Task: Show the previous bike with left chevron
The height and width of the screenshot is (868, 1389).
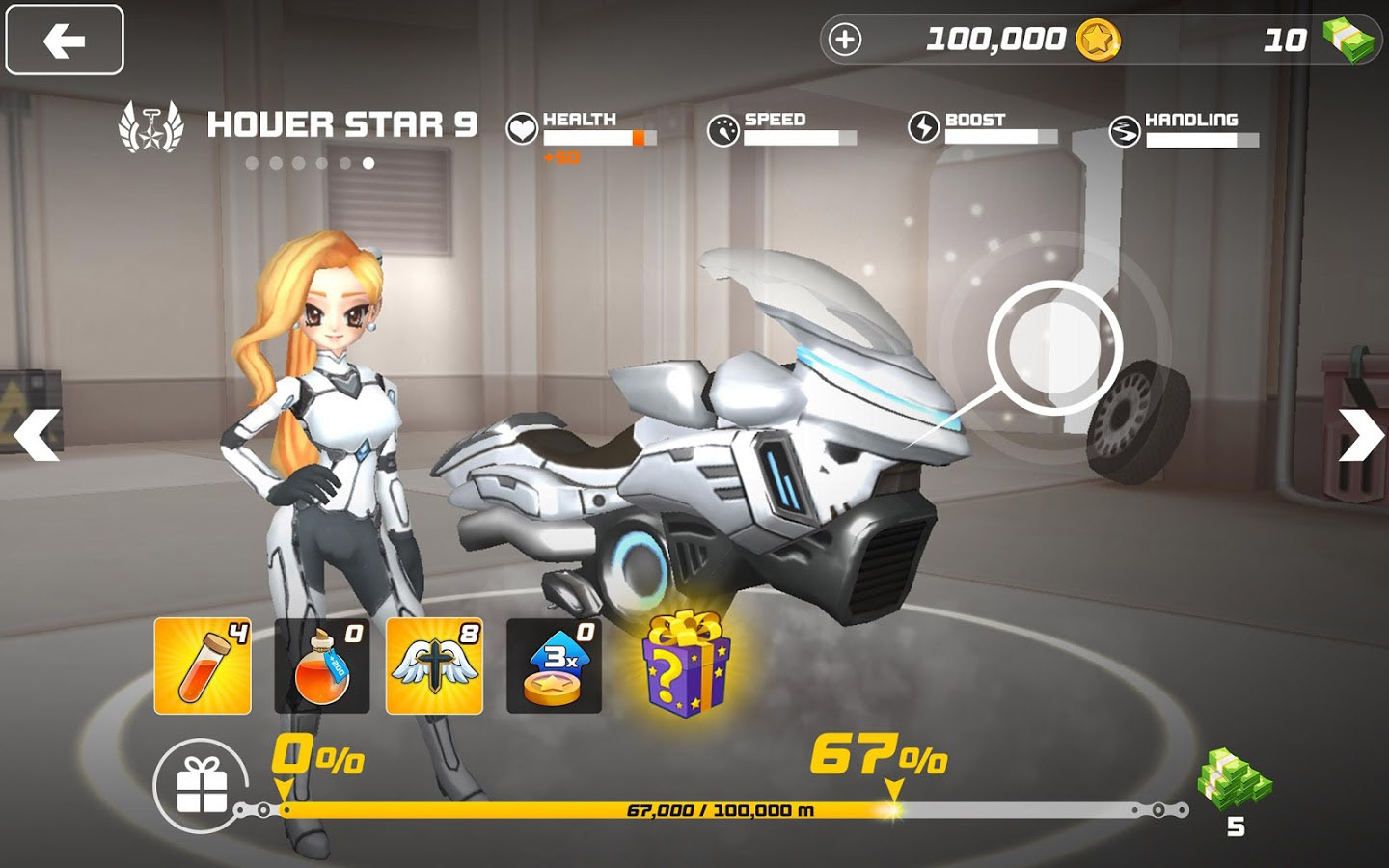Action: point(37,434)
